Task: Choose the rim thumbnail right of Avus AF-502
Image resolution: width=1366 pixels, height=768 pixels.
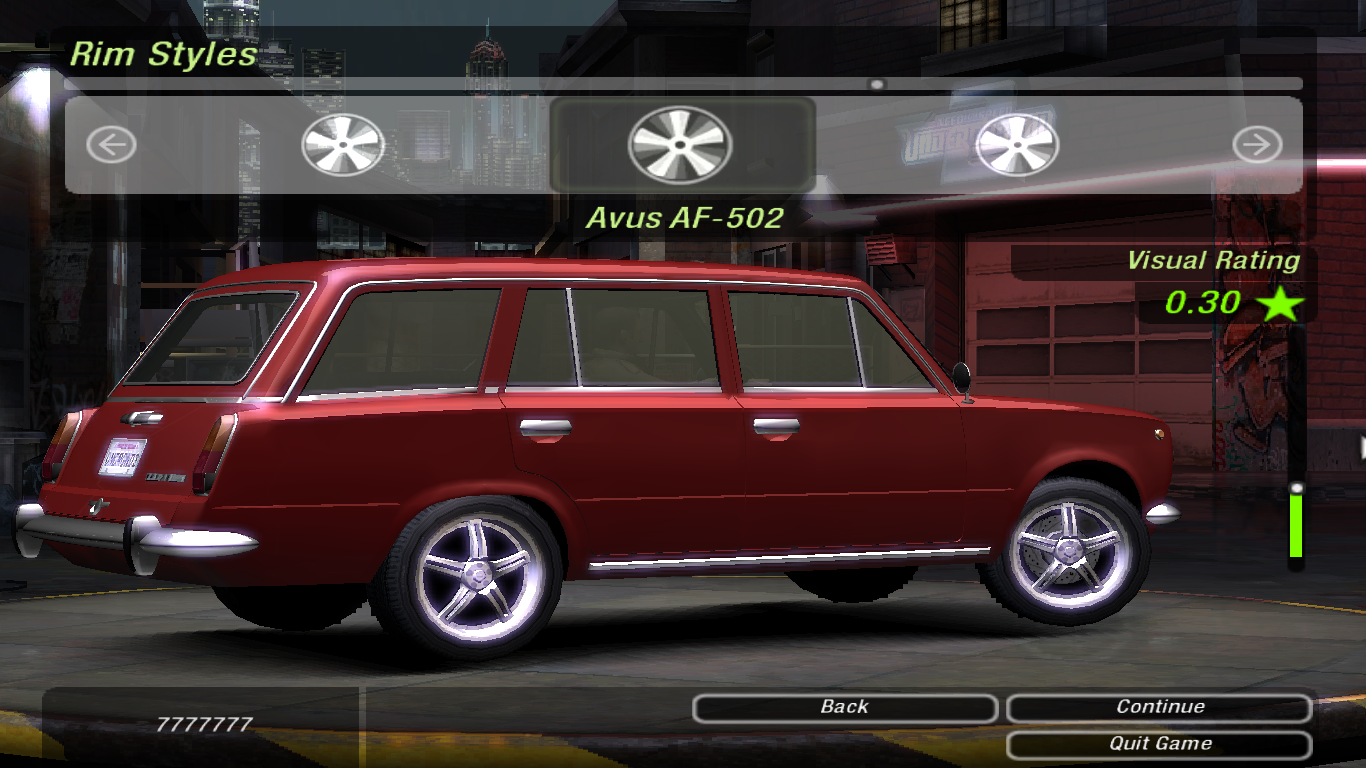Action: (1017, 145)
